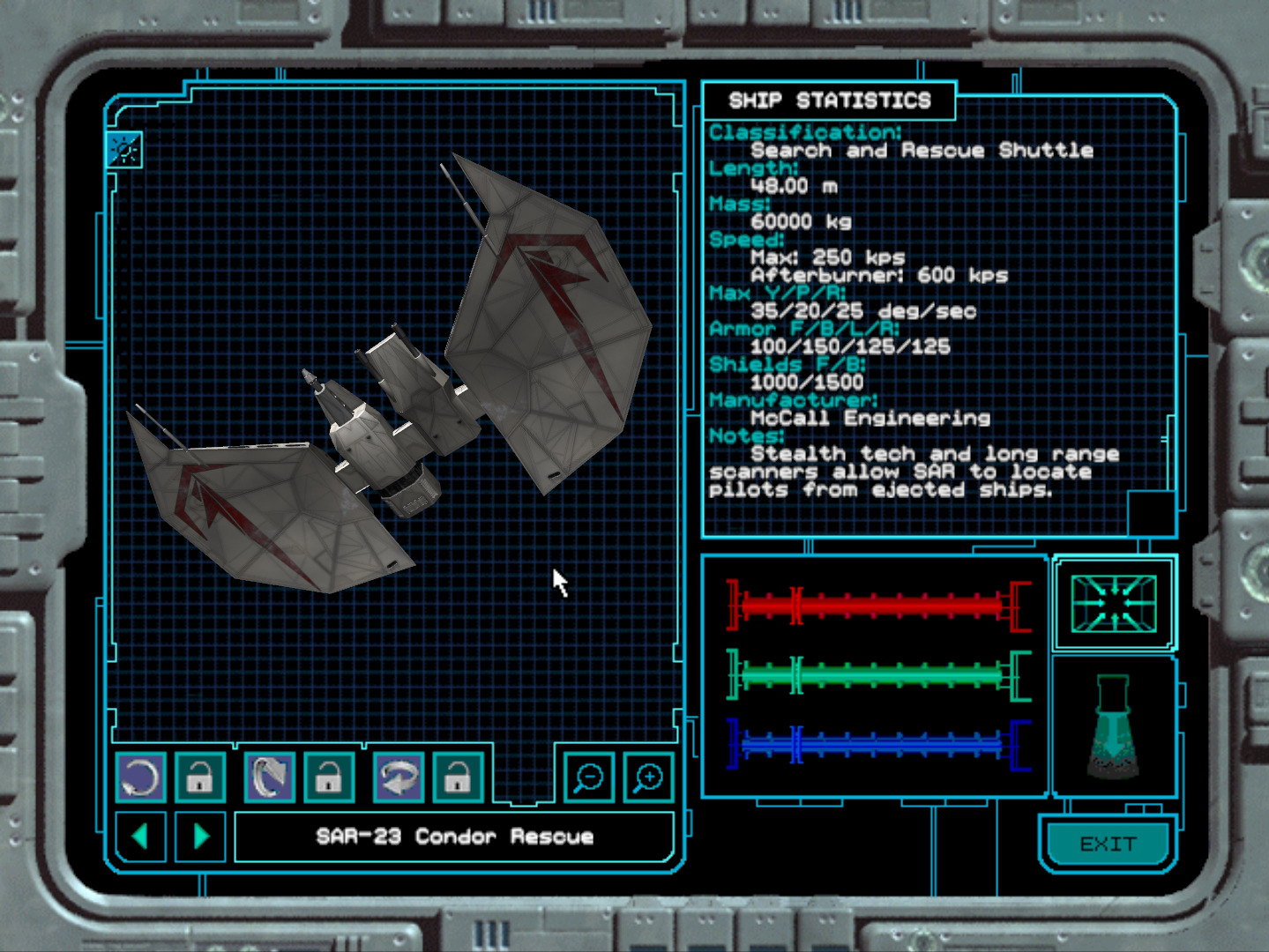Viewport: 1269px width, 952px height.
Task: Activate the tall curved arrow rotation button
Action: click(269, 777)
